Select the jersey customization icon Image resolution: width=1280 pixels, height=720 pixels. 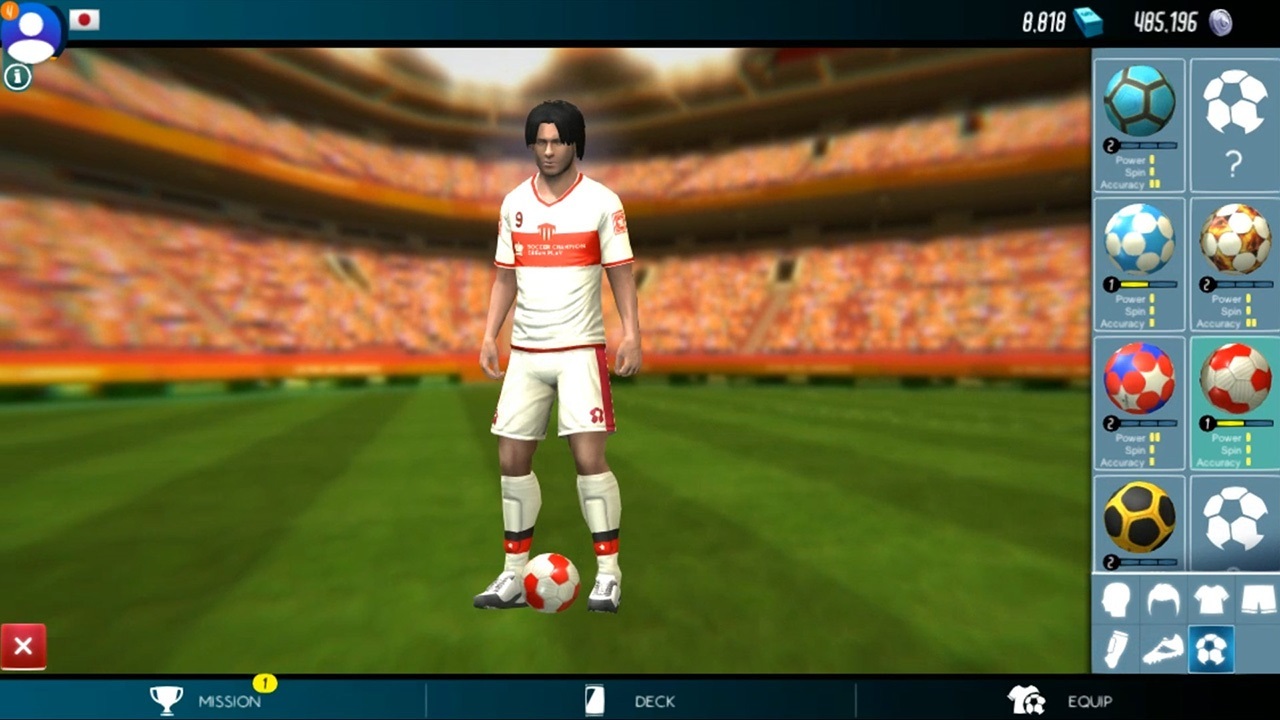tap(1211, 597)
